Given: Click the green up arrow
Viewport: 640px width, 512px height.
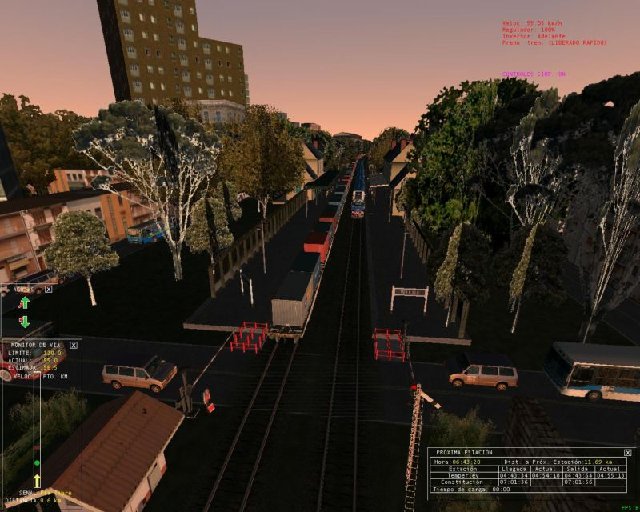Looking at the screenshot, I should pyautogui.click(x=24, y=302).
